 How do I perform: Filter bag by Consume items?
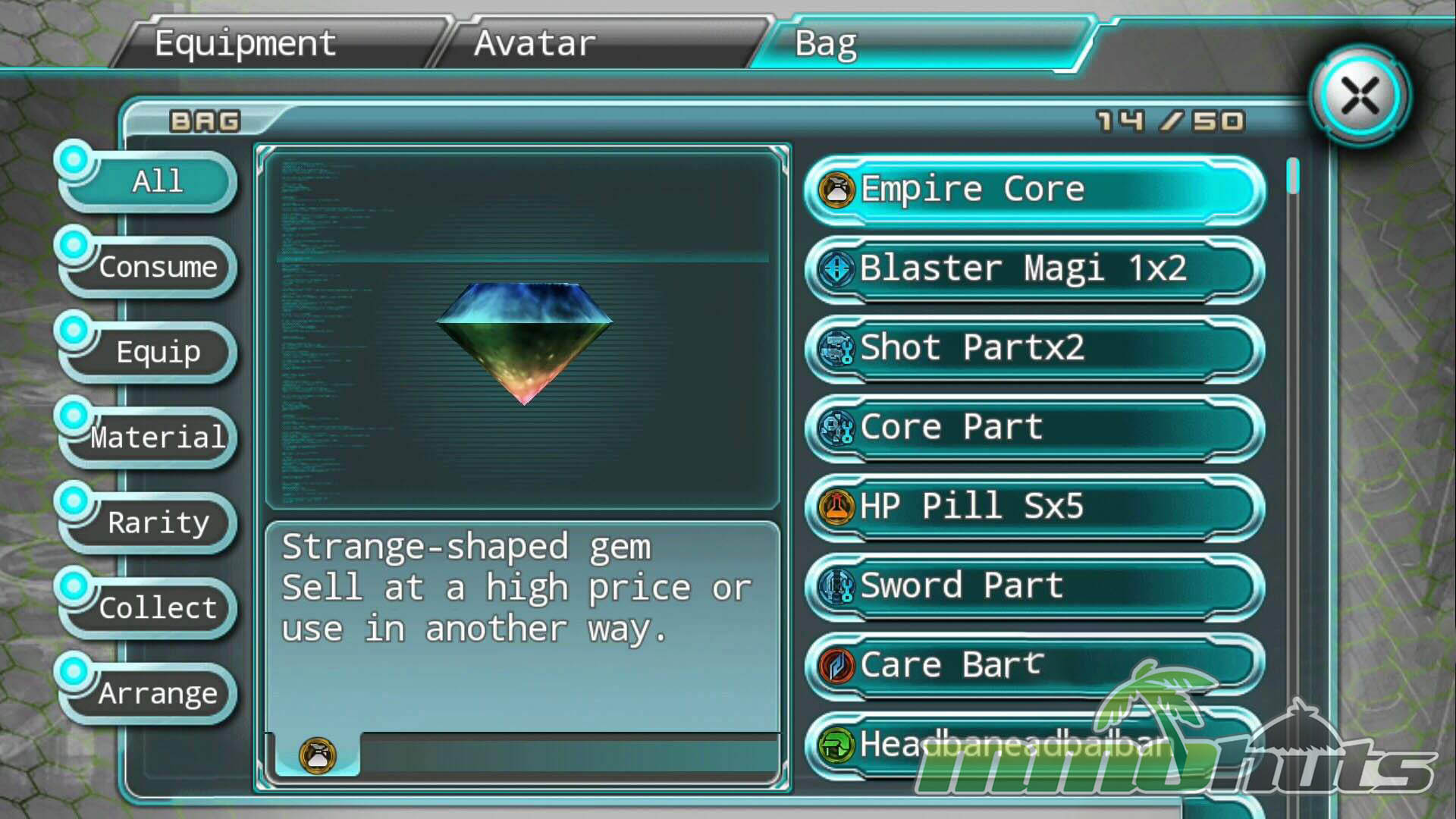[157, 267]
